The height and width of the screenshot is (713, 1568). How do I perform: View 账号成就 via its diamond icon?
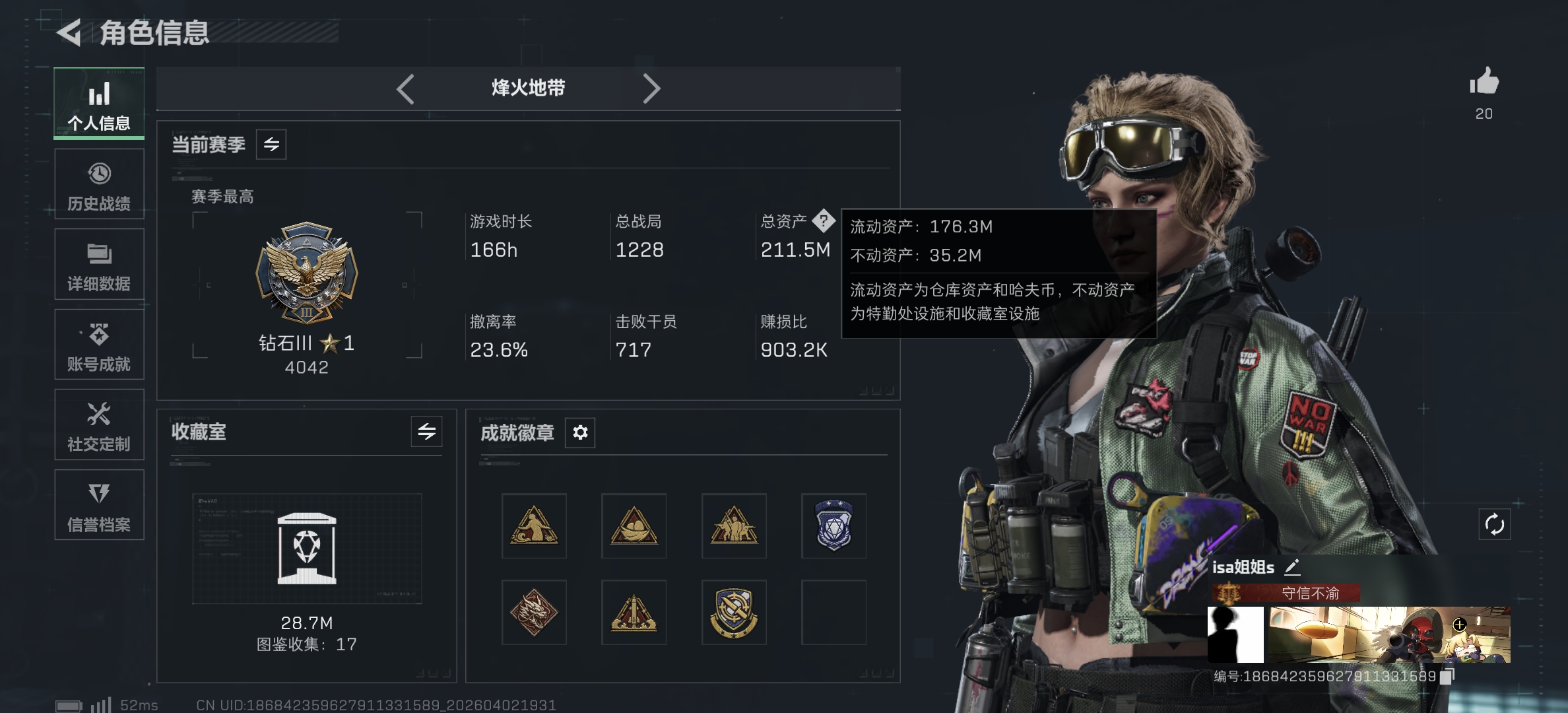pyautogui.click(x=98, y=346)
